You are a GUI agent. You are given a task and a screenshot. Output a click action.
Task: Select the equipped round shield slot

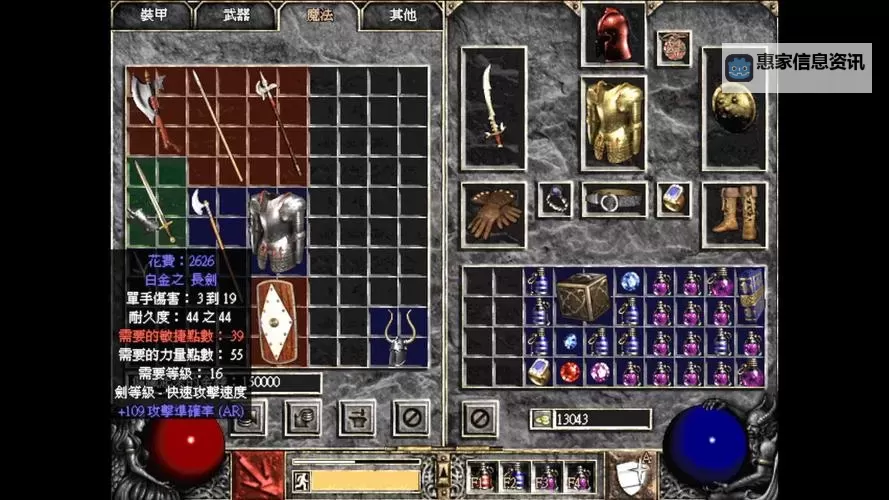(x=733, y=107)
